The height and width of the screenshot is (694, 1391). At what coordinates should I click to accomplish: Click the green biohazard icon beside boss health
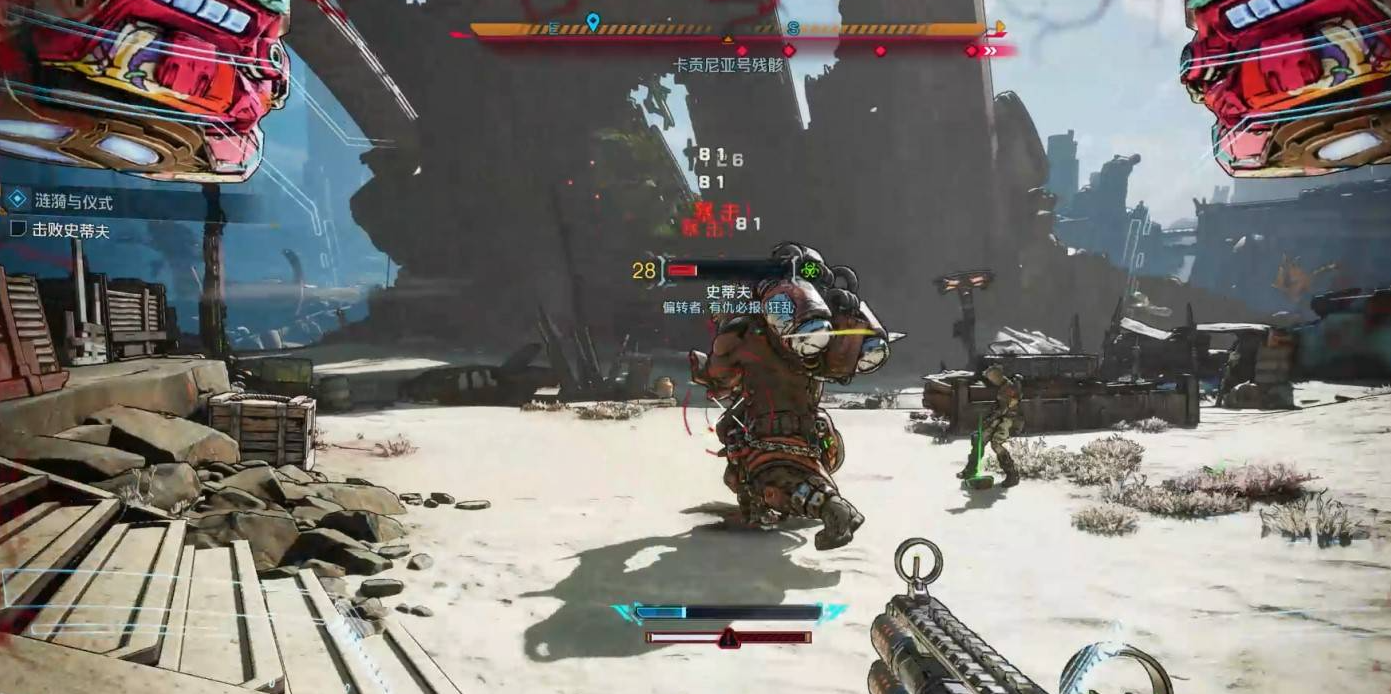coord(807,270)
